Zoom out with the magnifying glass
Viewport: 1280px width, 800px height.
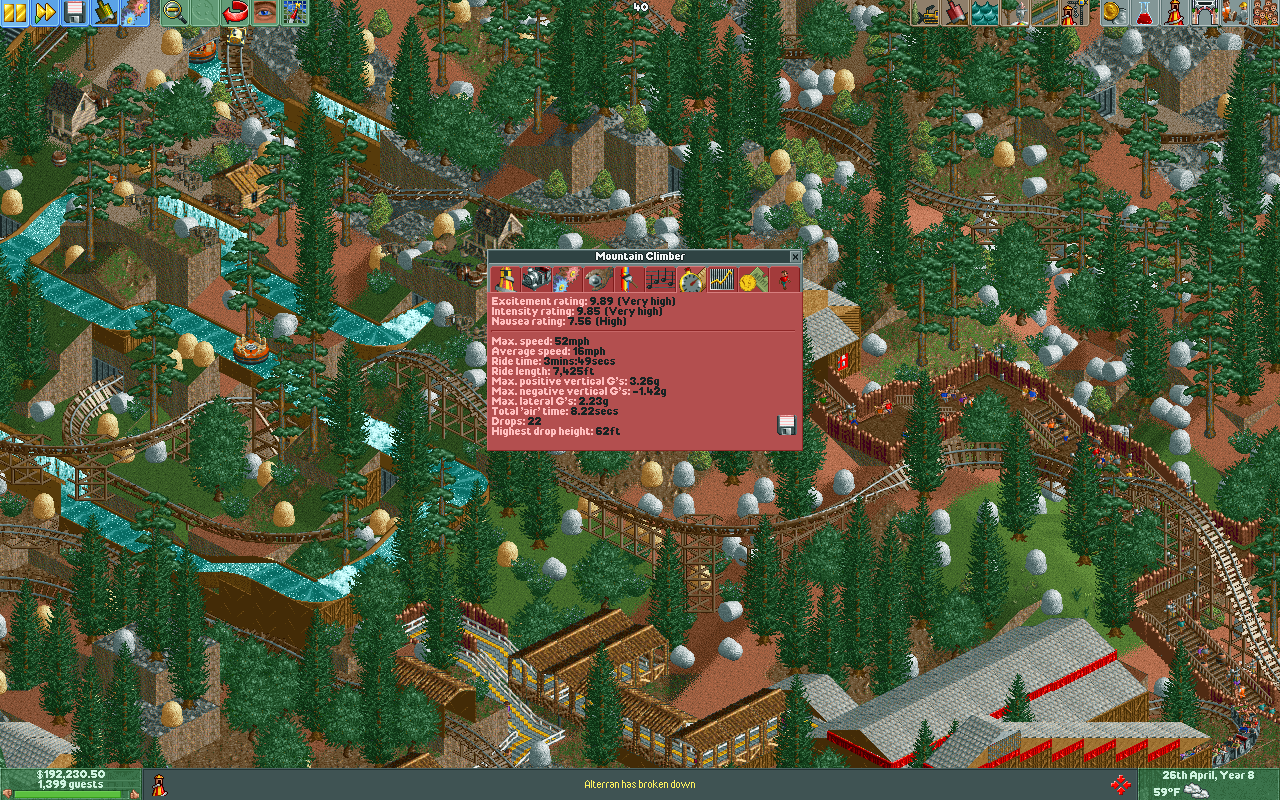[174, 12]
